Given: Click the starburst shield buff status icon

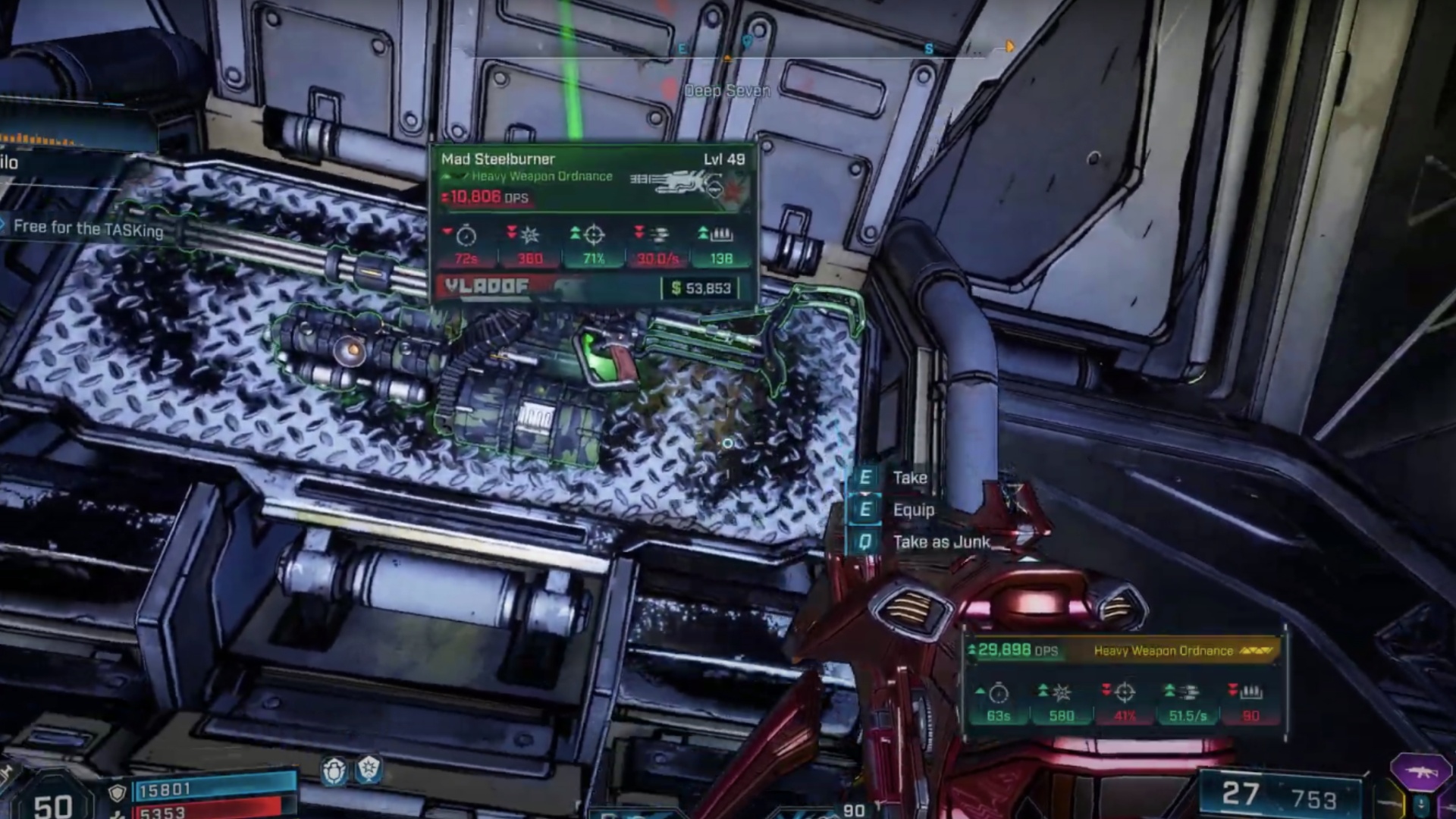Looking at the screenshot, I should point(369,770).
